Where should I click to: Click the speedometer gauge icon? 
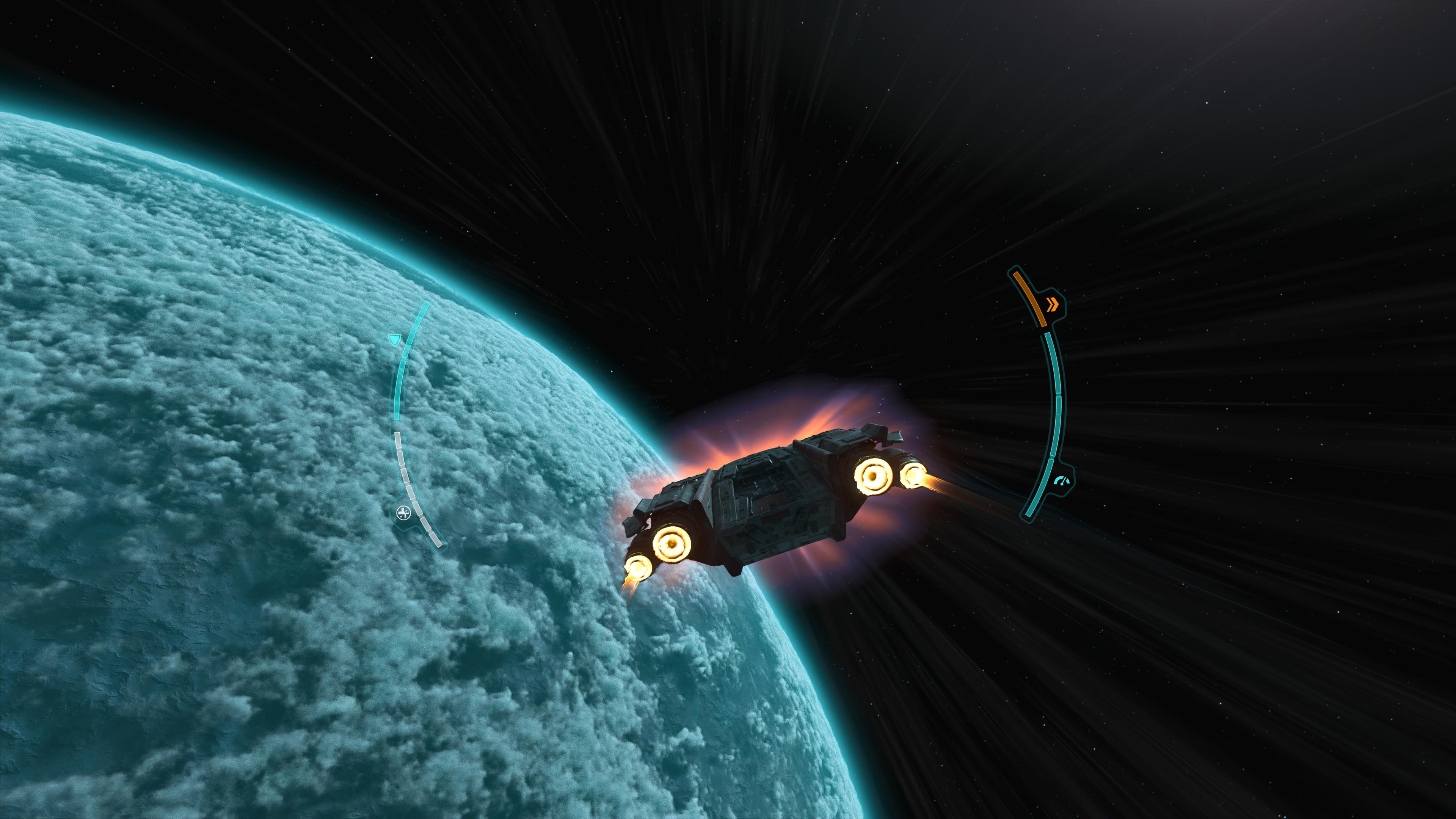(1062, 482)
